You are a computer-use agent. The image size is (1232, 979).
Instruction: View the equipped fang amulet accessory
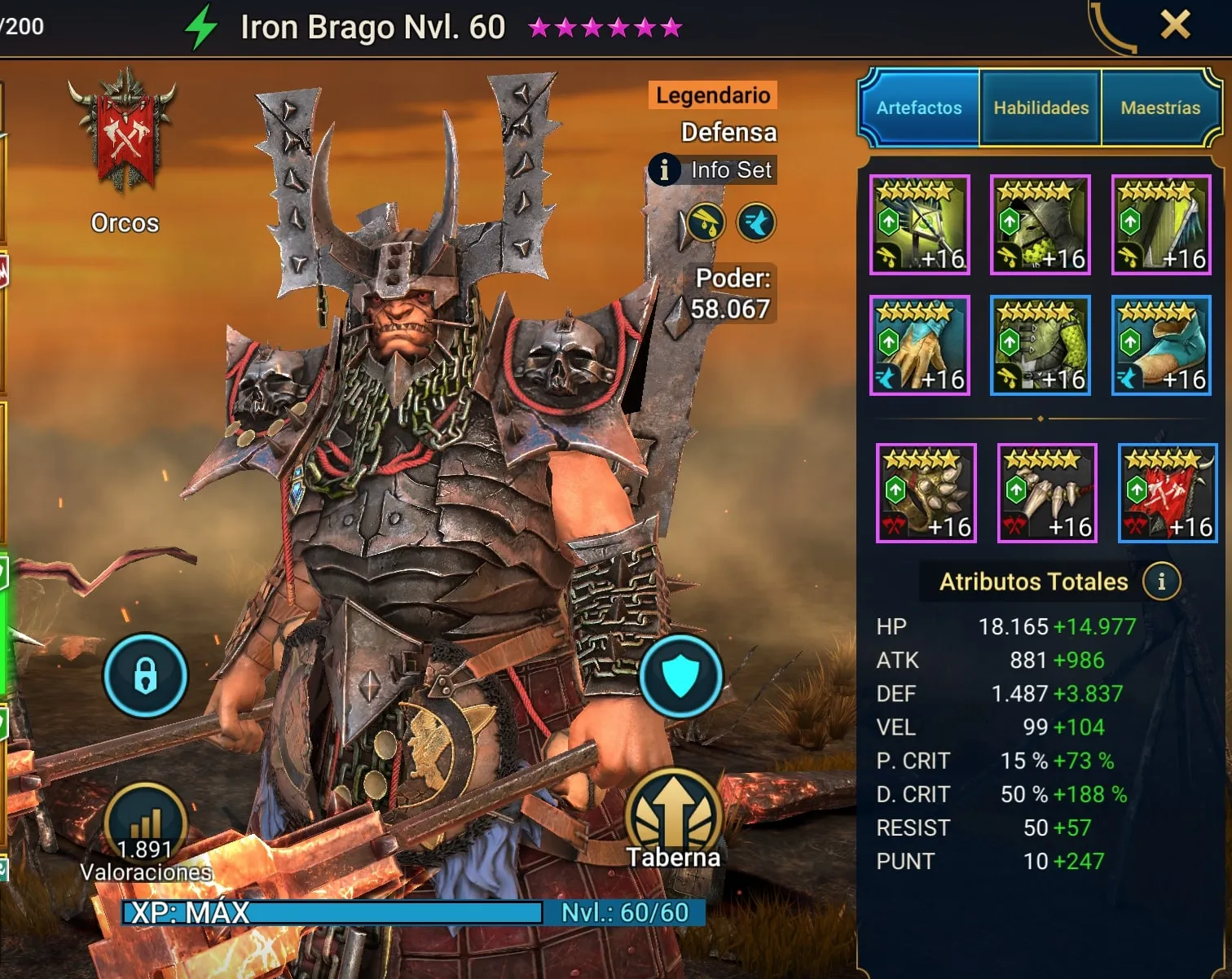(1047, 493)
